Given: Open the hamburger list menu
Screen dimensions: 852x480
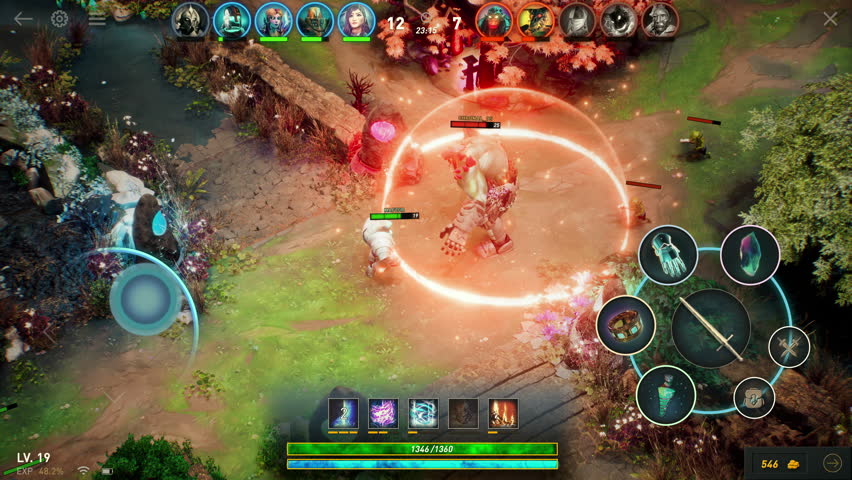Looking at the screenshot, I should coord(97,19).
